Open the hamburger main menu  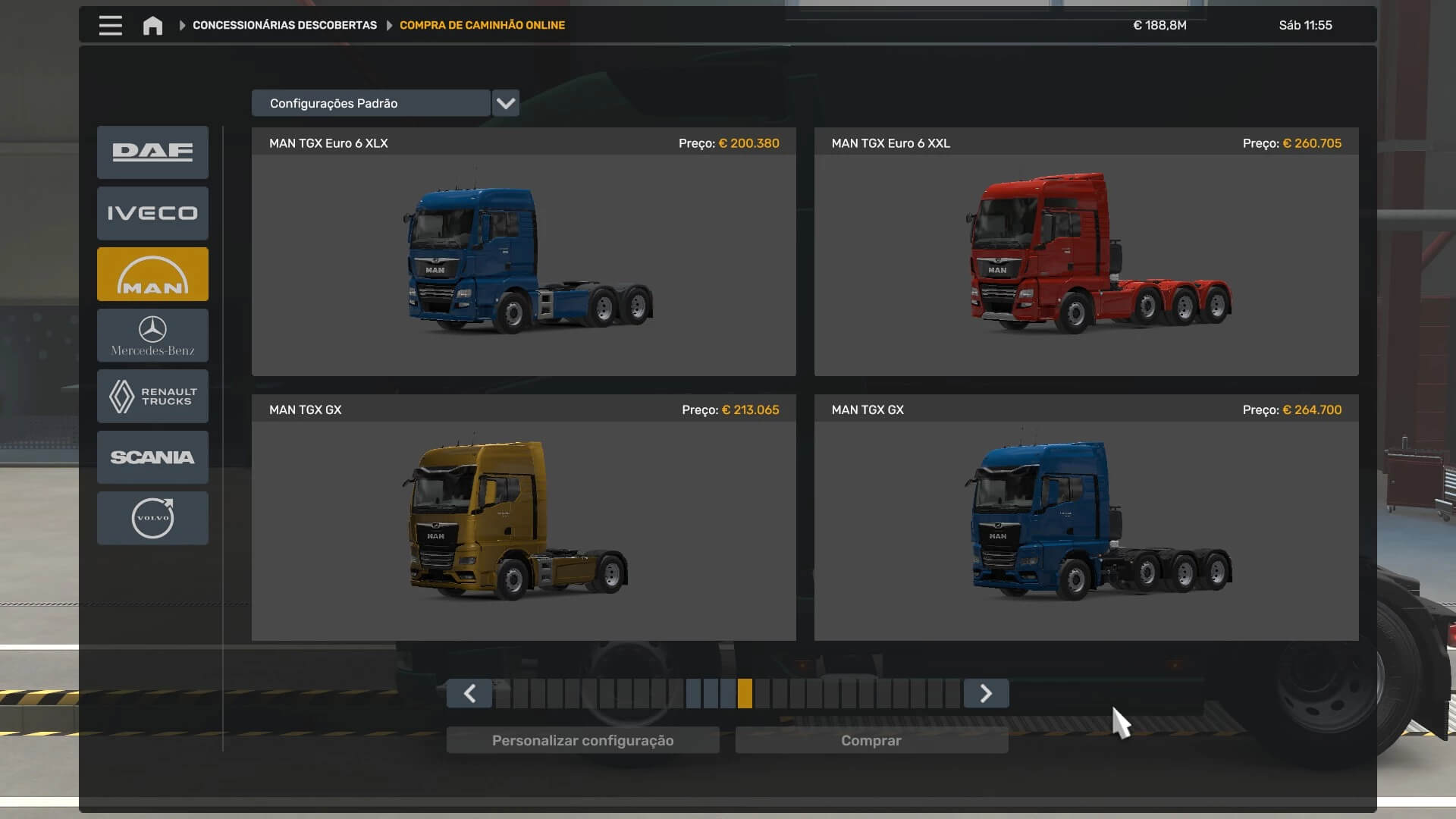point(110,25)
